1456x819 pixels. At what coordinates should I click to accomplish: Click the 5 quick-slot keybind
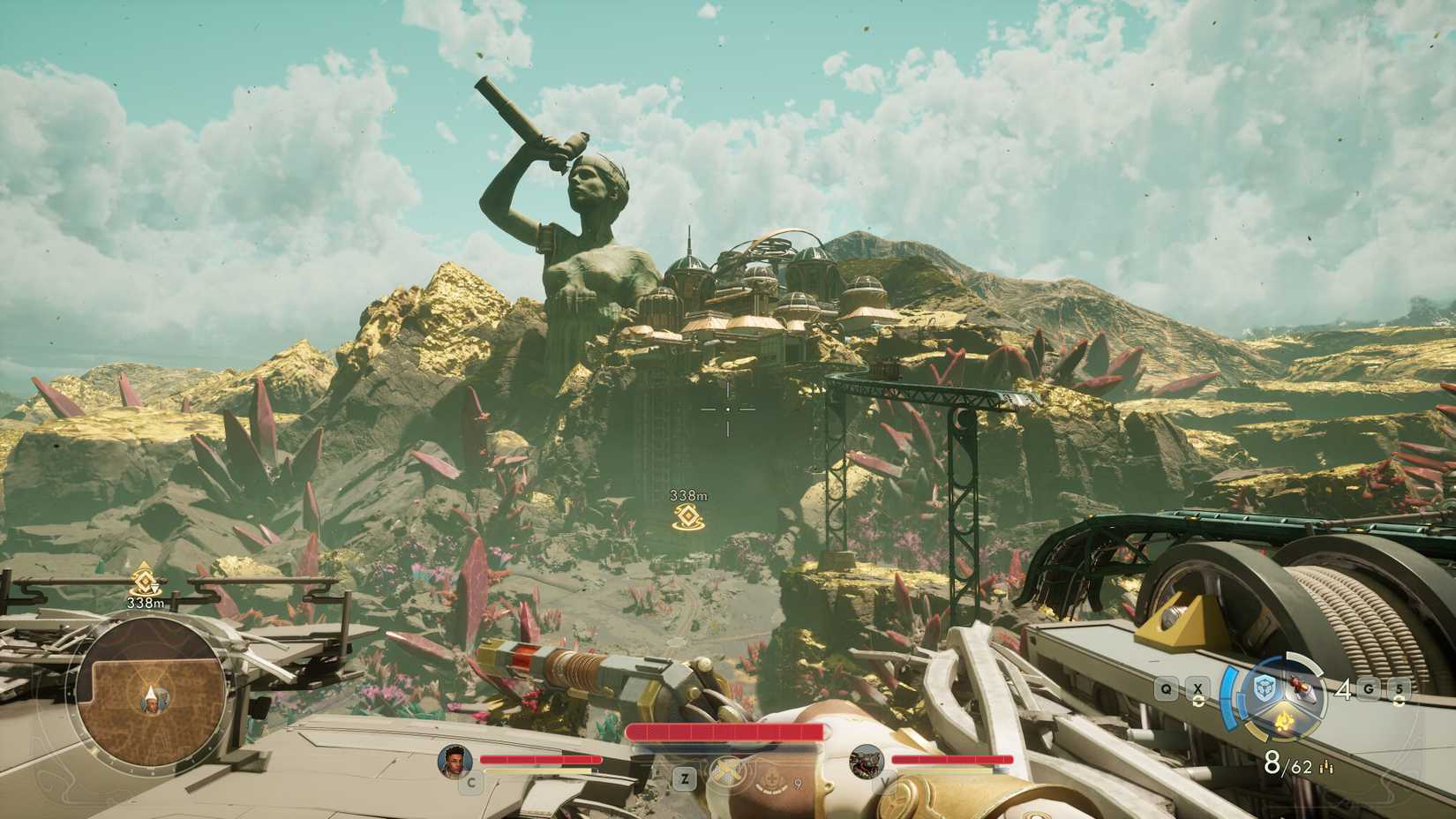point(1400,689)
